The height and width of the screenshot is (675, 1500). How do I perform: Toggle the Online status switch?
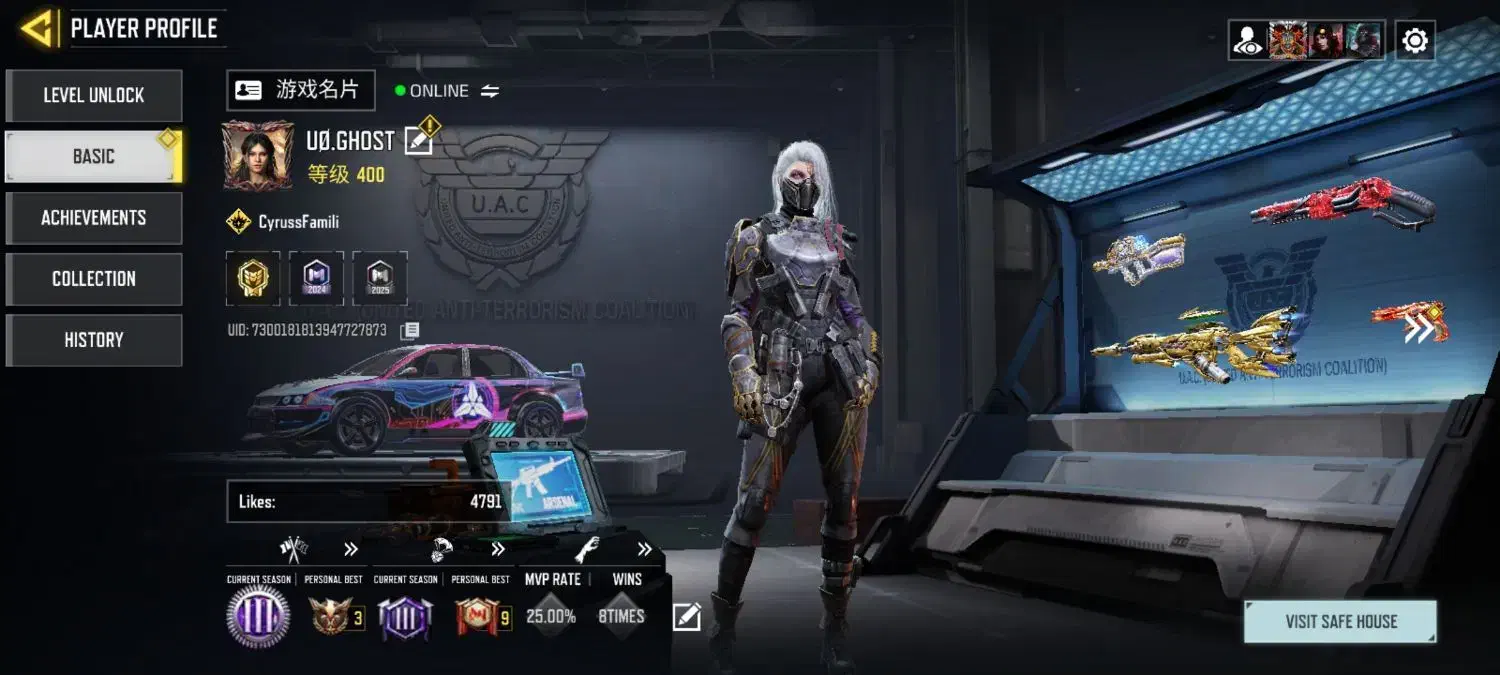[490, 91]
